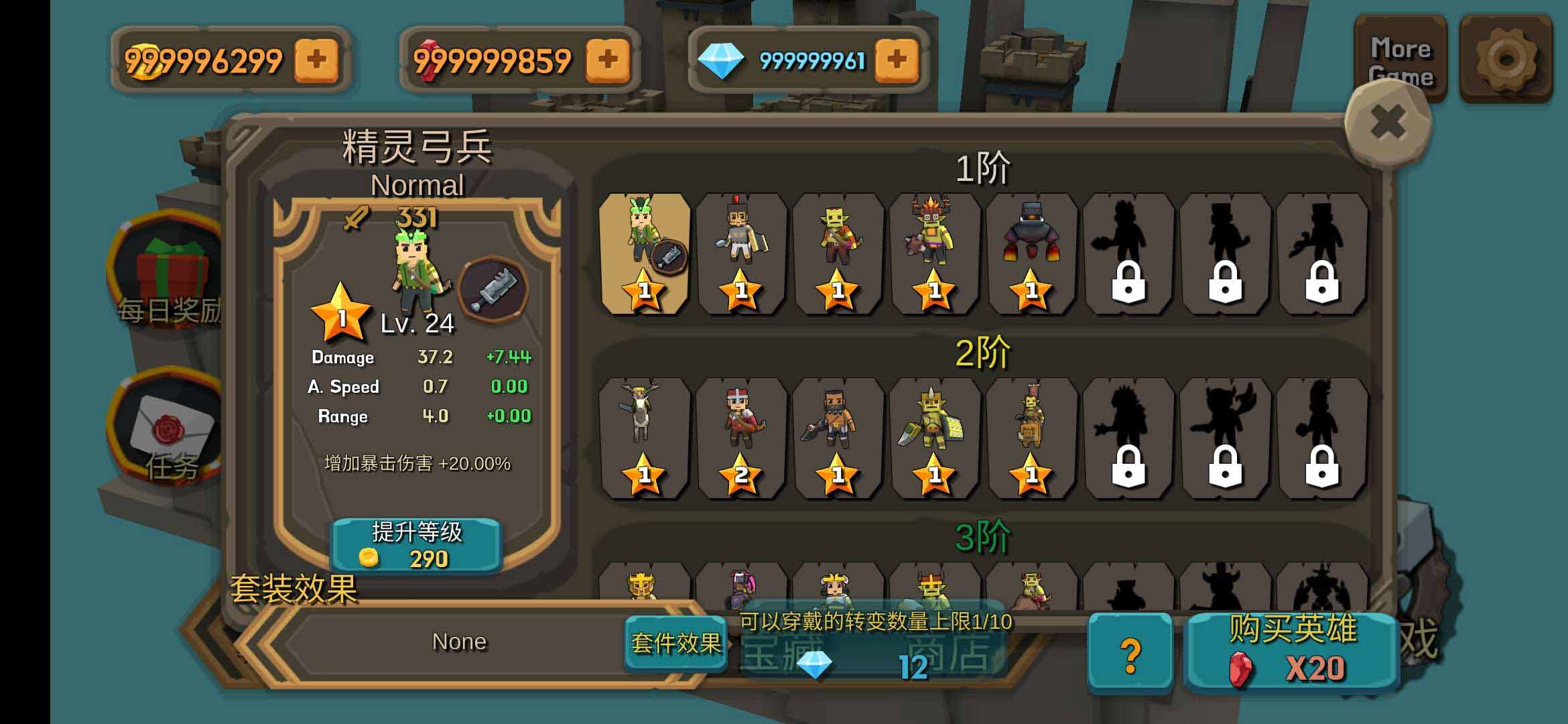Add blue diamonds with the plus button

(897, 60)
